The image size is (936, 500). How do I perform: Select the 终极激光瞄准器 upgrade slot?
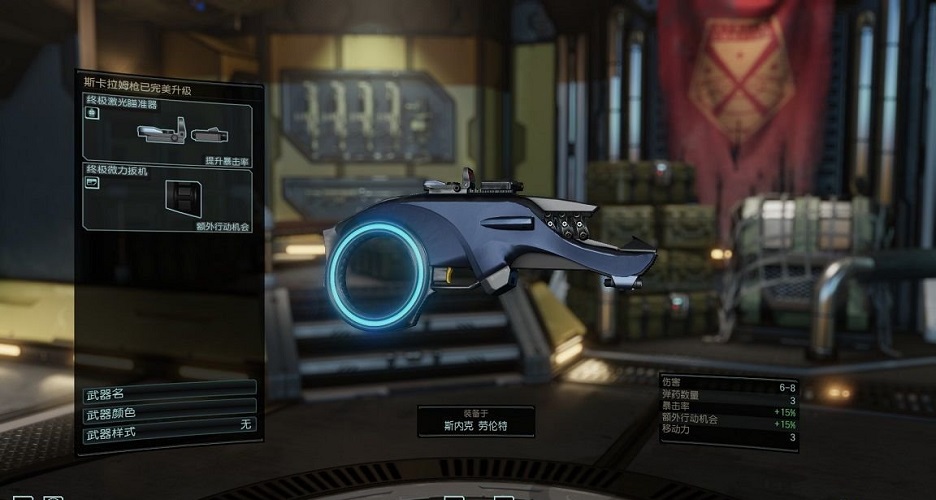167,132
